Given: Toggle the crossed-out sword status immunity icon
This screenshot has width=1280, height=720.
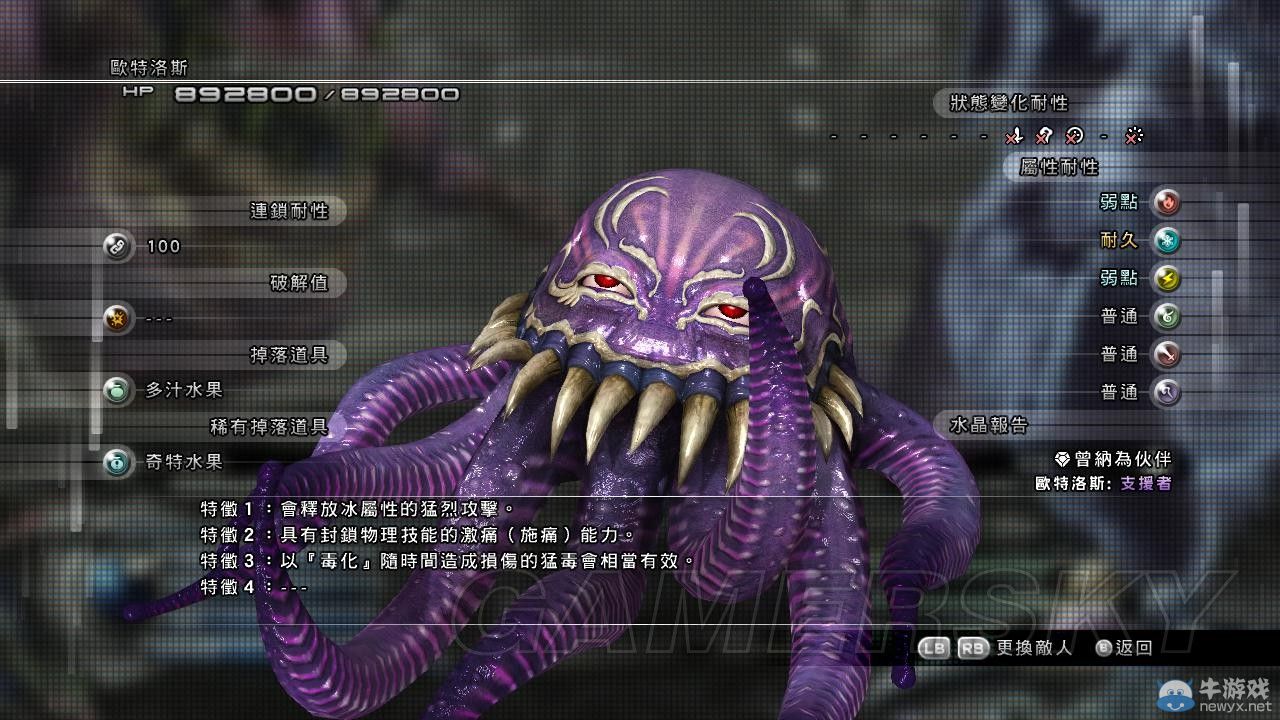Looking at the screenshot, I should click(x=1016, y=137).
